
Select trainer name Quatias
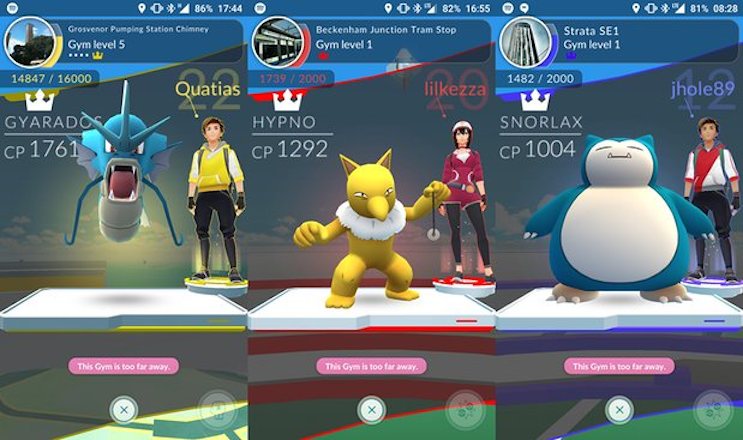tap(206, 91)
